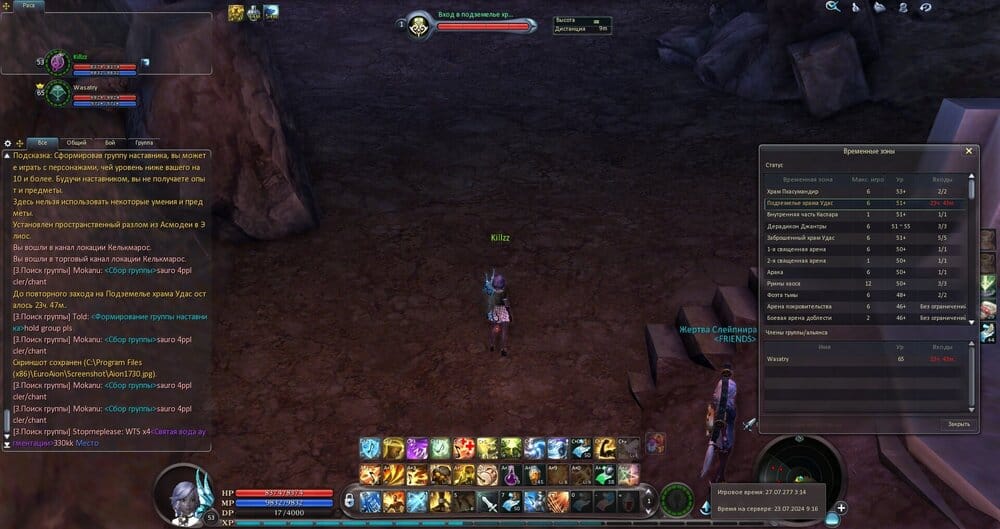Viewport: 1000px width, 529px height.
Task: Open the magnifying glass search icon
Action: click(832, 7)
